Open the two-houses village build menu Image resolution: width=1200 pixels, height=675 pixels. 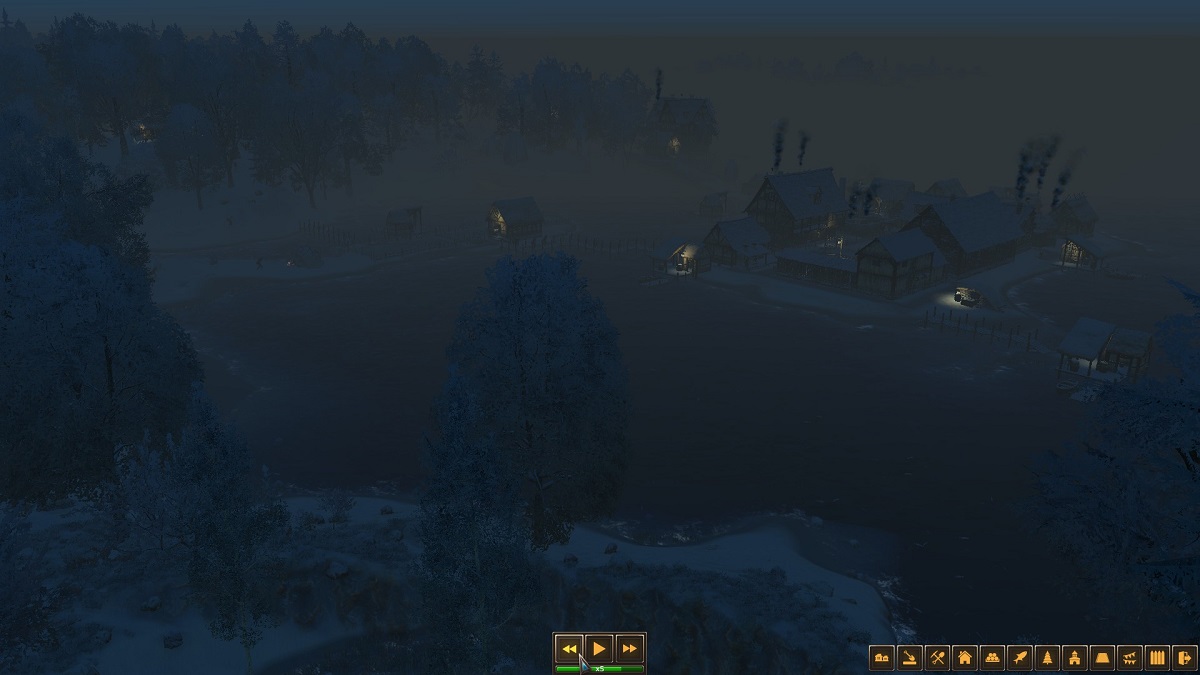(x=882, y=657)
